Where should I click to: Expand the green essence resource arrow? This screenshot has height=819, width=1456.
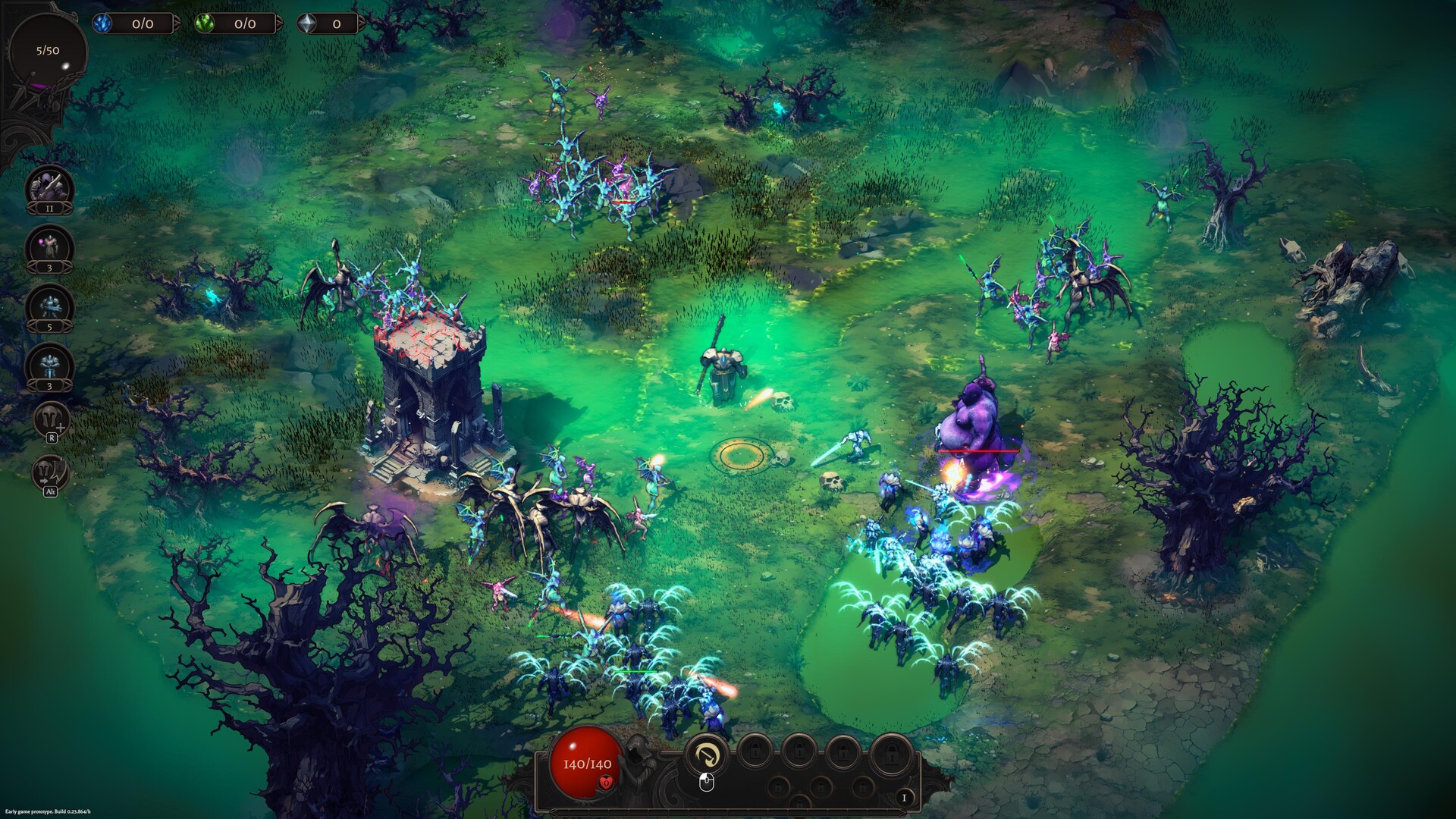280,24
